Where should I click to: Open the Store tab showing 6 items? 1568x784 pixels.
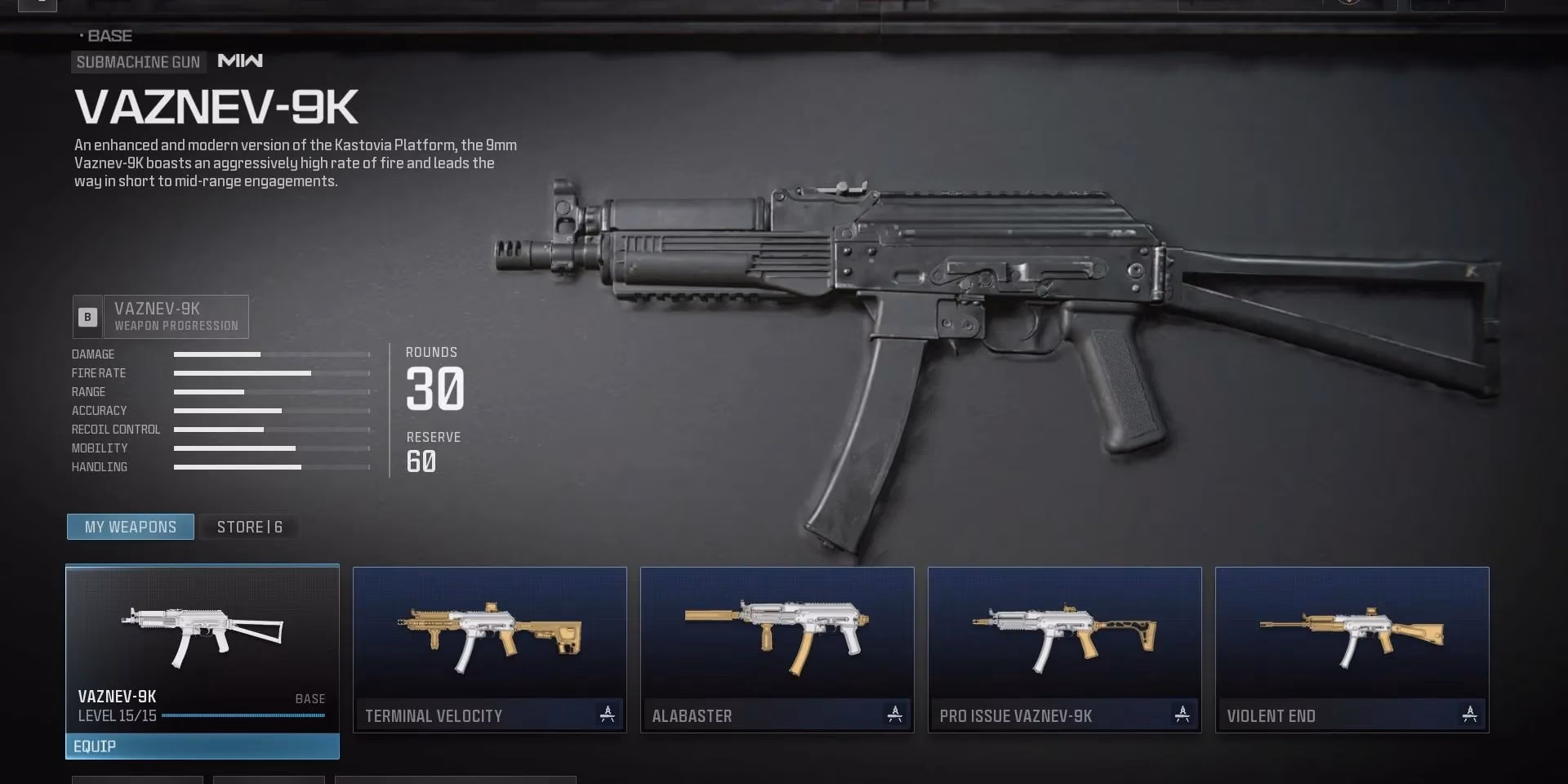(249, 526)
